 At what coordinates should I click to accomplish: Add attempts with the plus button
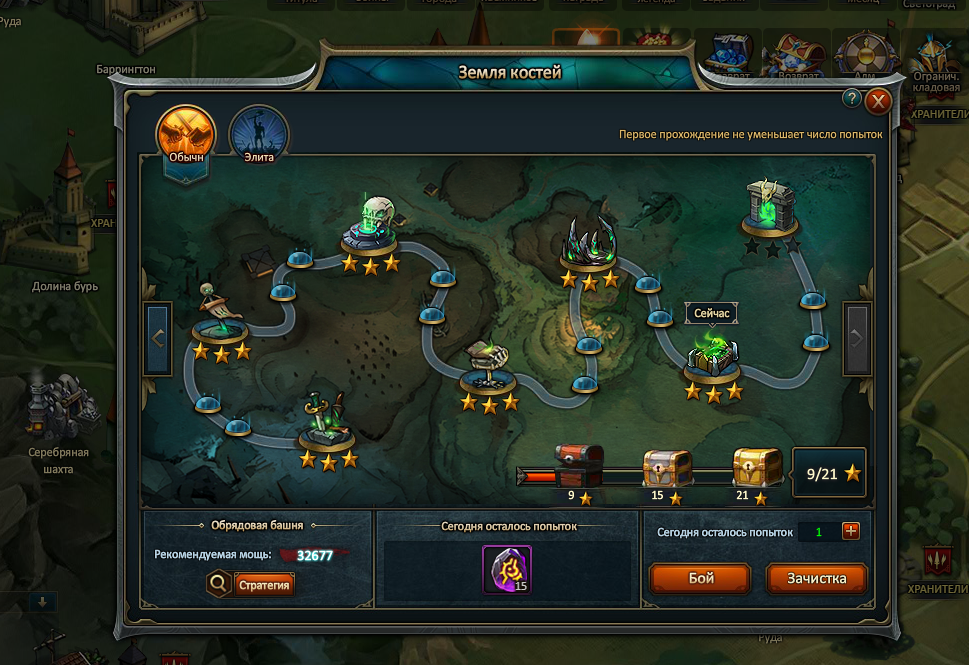click(851, 531)
